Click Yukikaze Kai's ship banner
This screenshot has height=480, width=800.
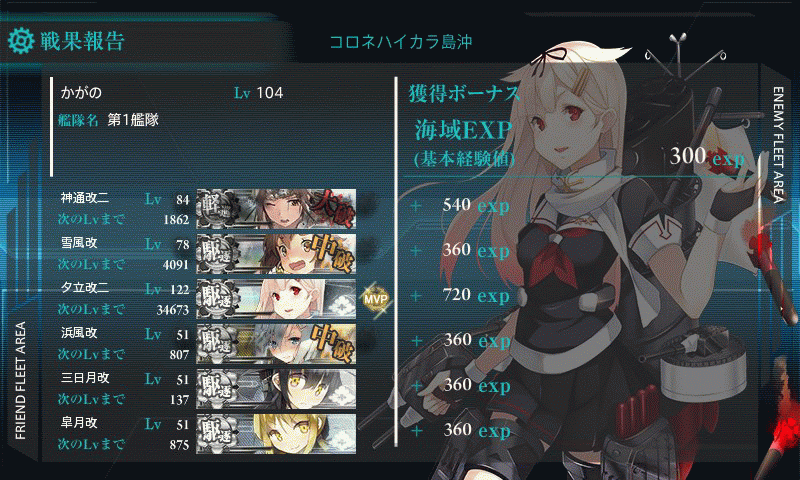point(276,253)
